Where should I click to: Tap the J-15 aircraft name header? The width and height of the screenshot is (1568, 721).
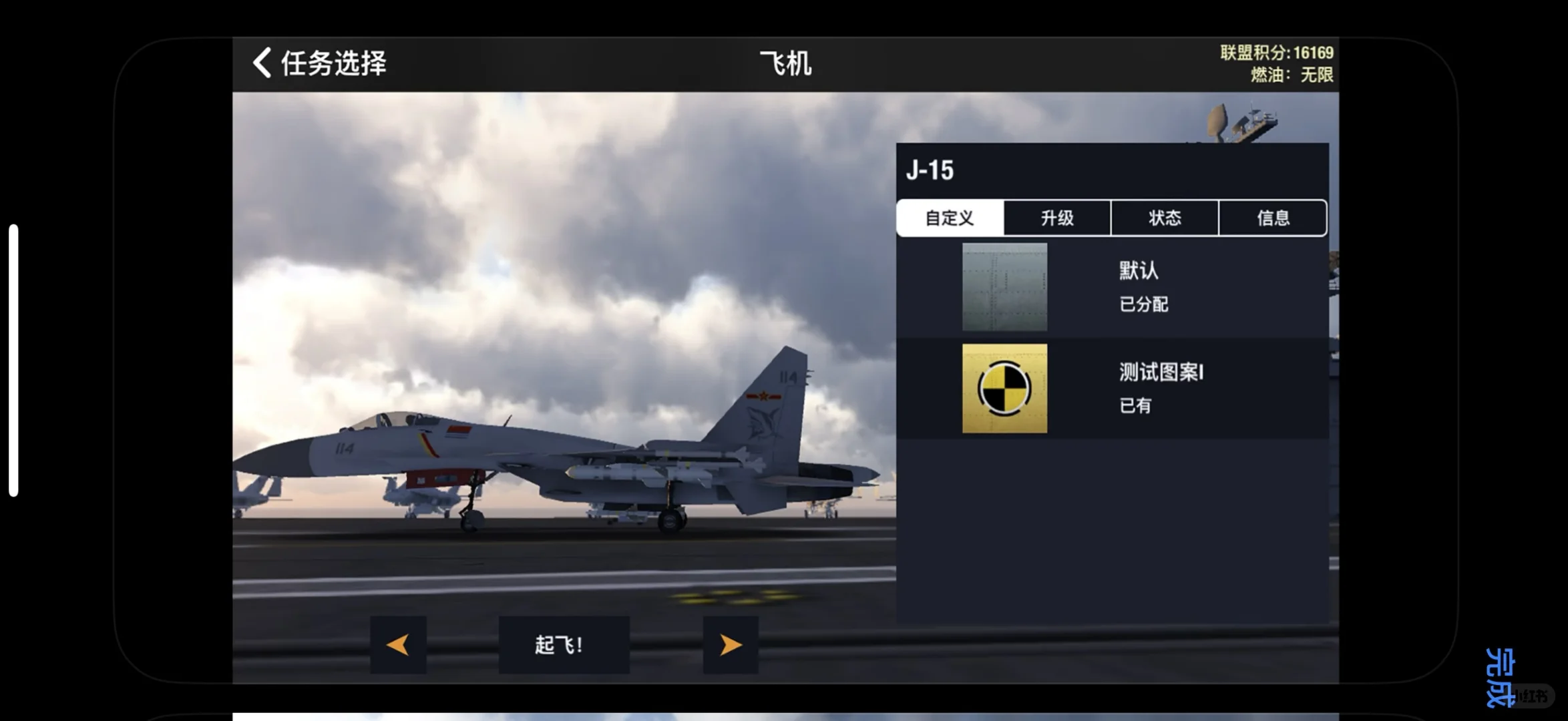[931, 170]
